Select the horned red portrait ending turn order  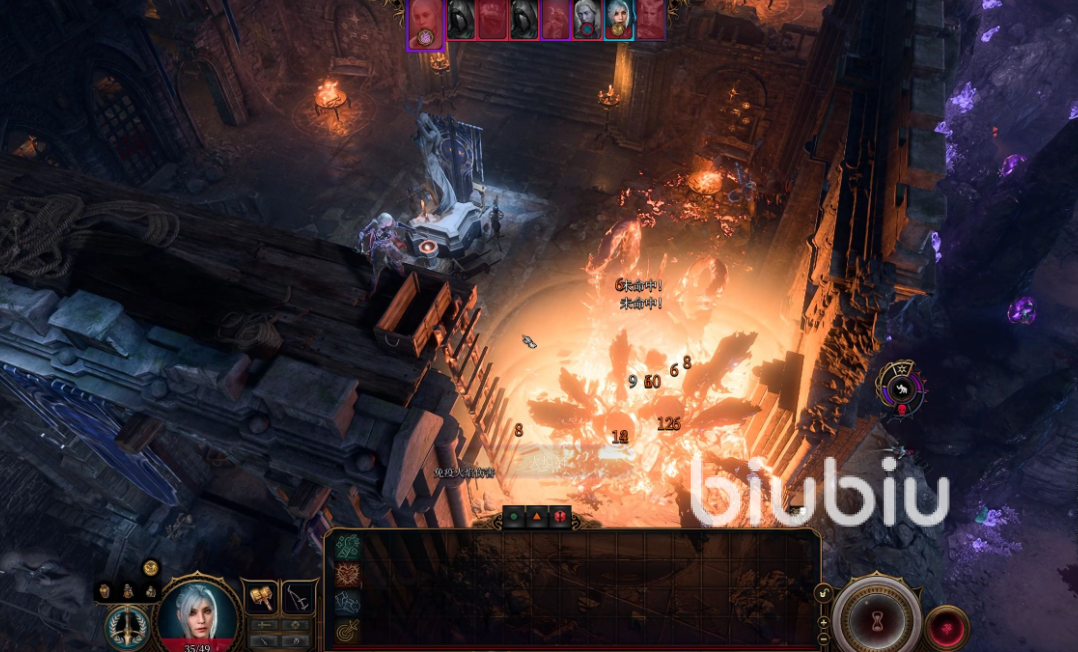(650, 19)
